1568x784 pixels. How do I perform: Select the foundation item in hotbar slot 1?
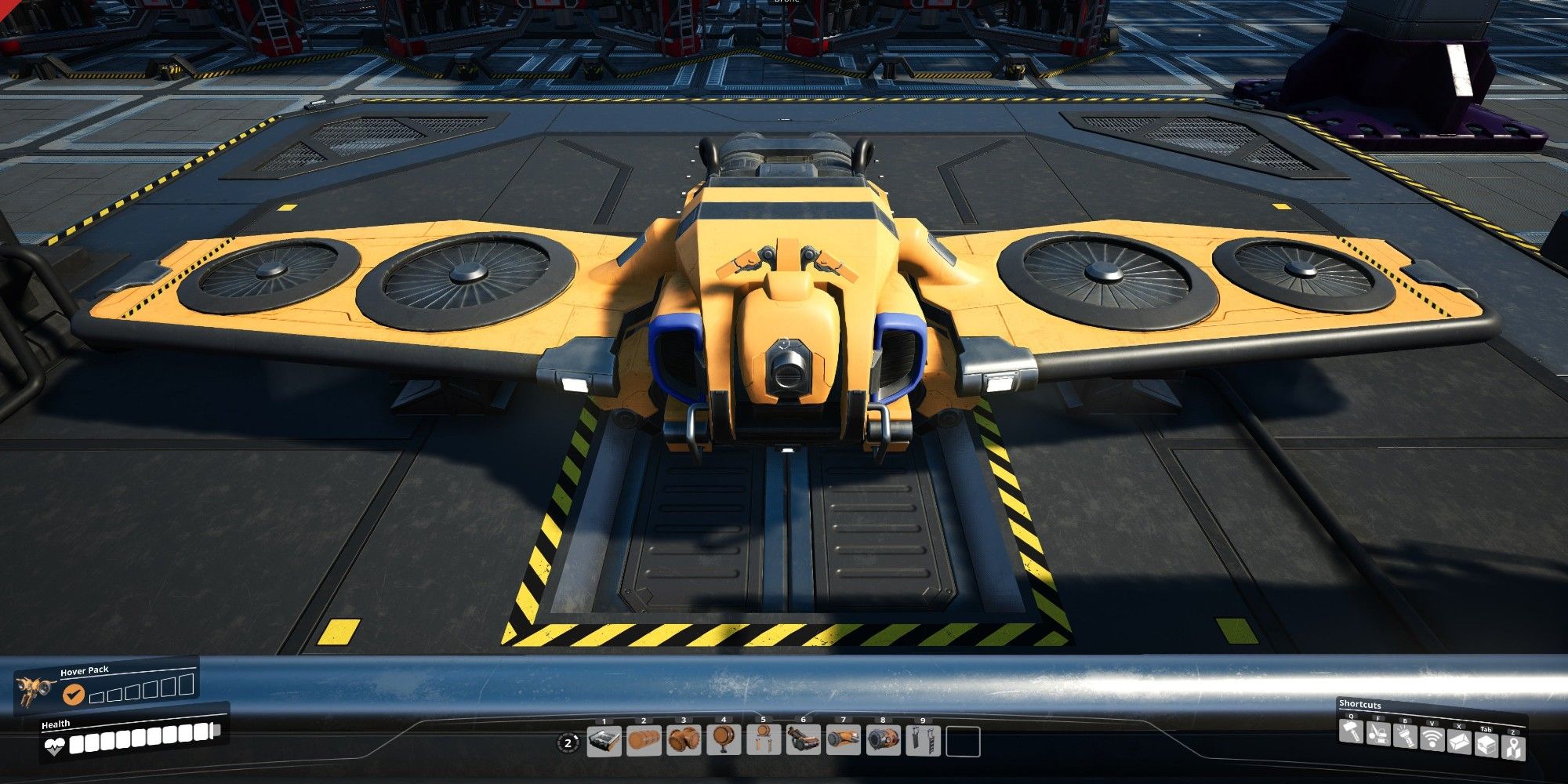click(x=604, y=741)
